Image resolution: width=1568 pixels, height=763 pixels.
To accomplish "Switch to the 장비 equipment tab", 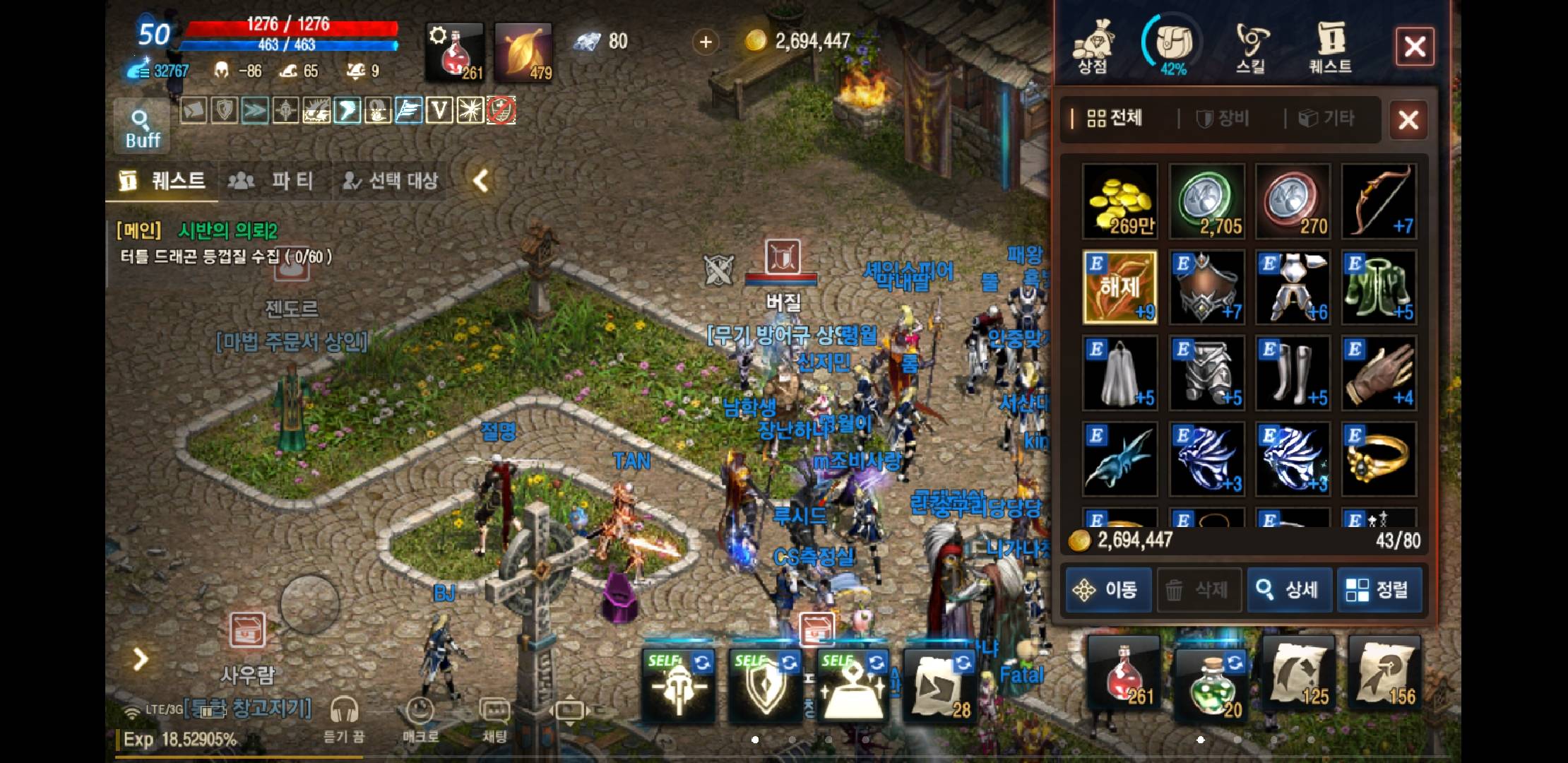I will coord(1223,119).
